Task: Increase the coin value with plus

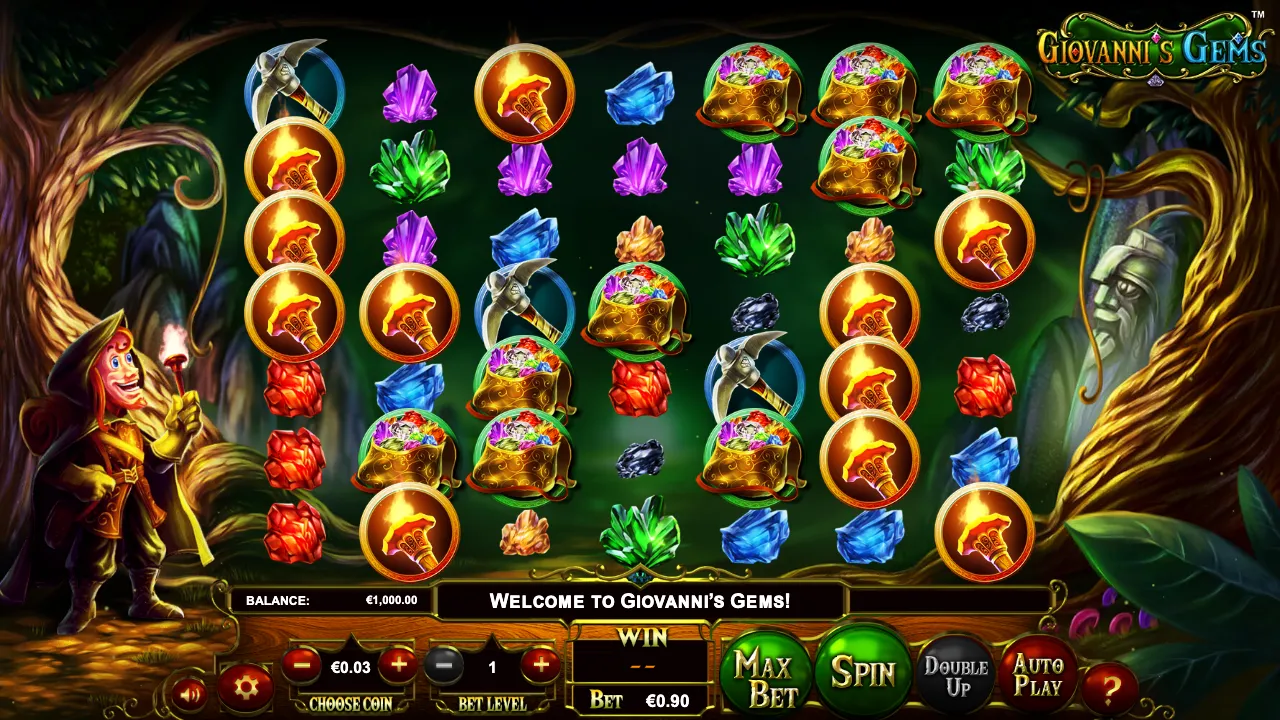Action: 397,663
